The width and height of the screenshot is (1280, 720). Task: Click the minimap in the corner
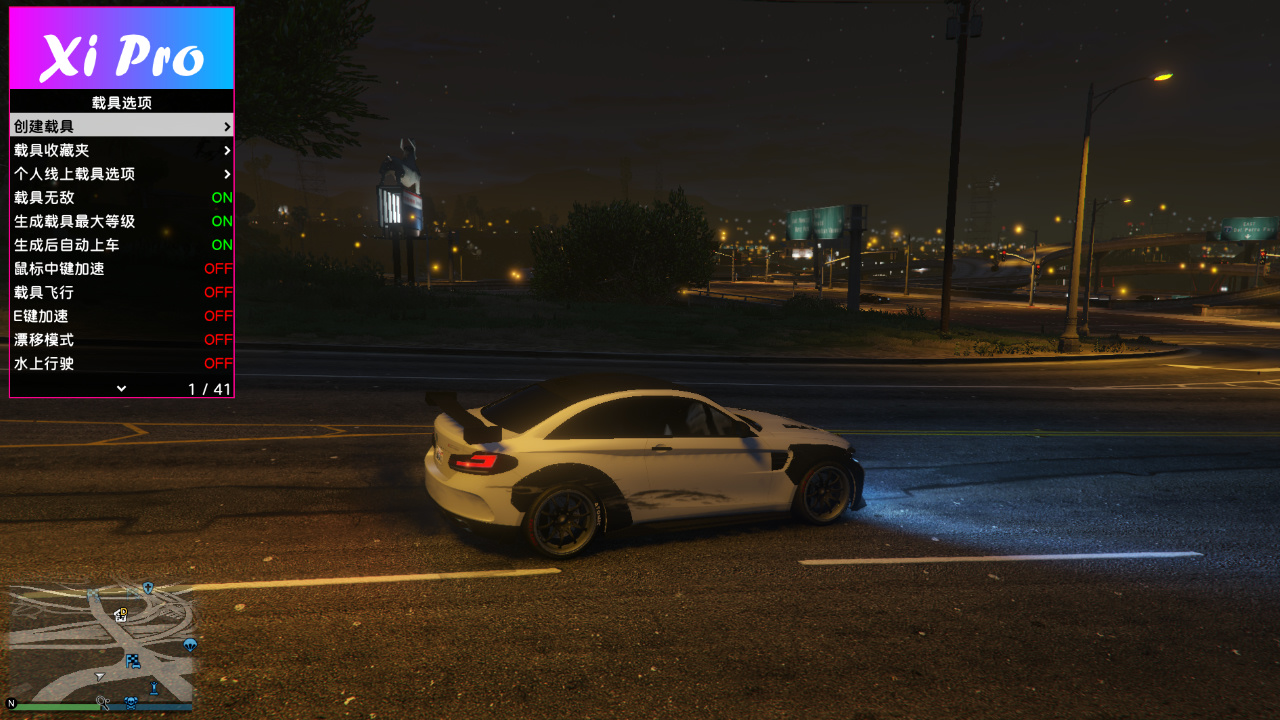click(101, 645)
